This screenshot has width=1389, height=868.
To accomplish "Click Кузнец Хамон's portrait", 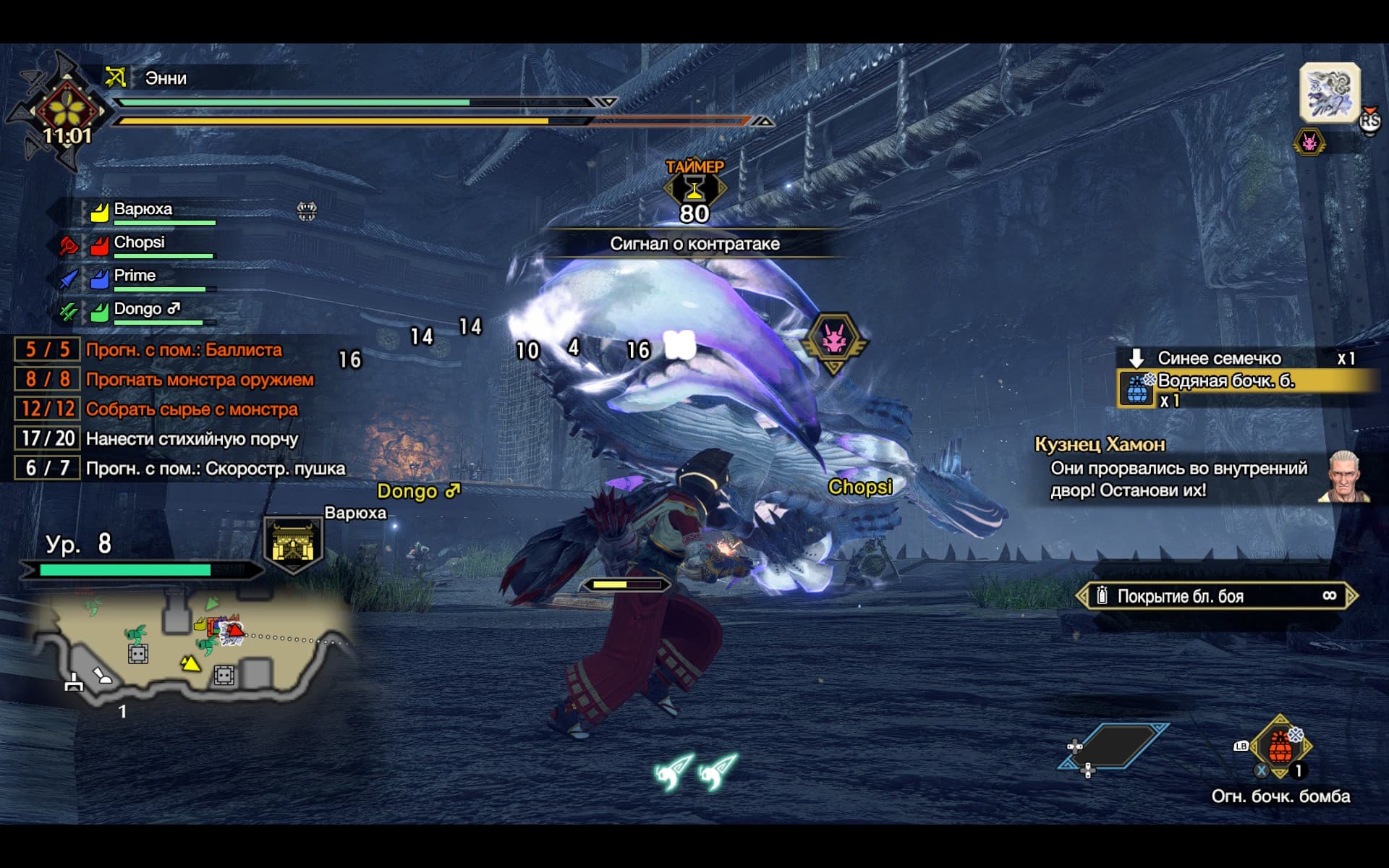I will click(x=1346, y=477).
